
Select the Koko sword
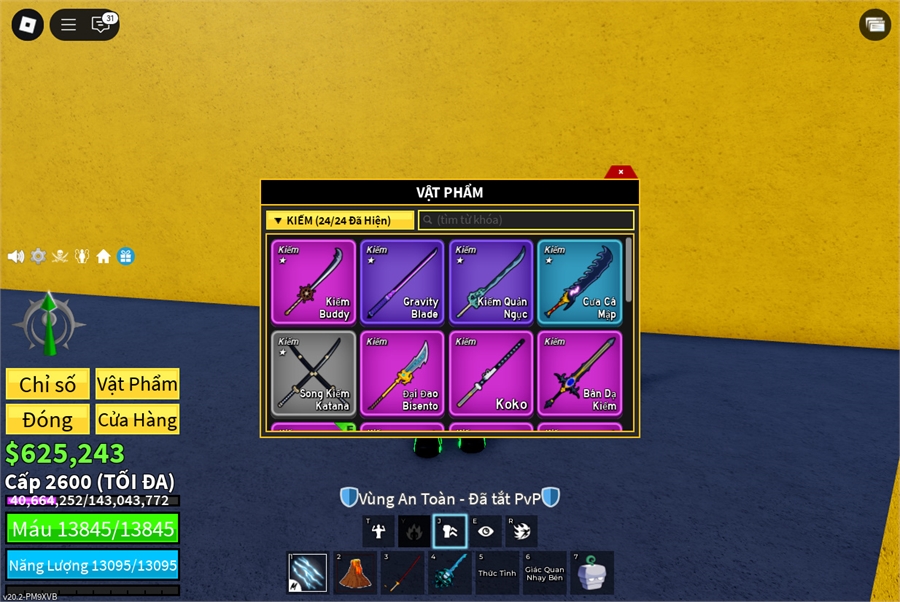491,373
